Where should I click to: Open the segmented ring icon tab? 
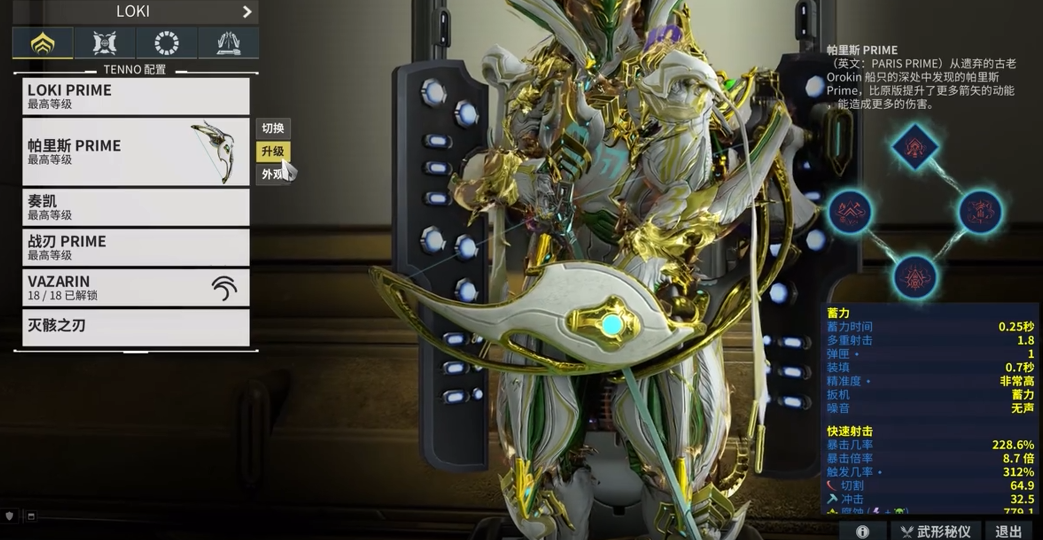click(166, 43)
